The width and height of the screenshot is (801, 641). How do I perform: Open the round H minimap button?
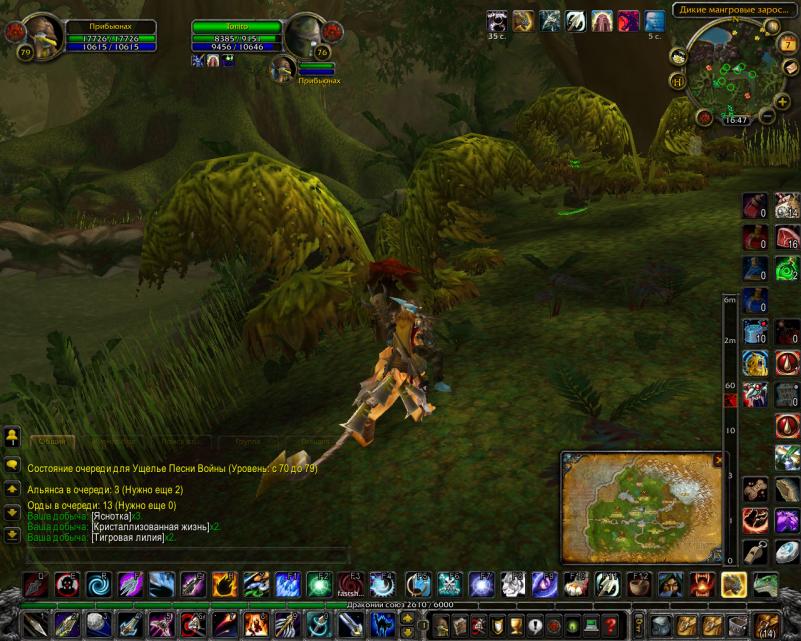(x=678, y=81)
